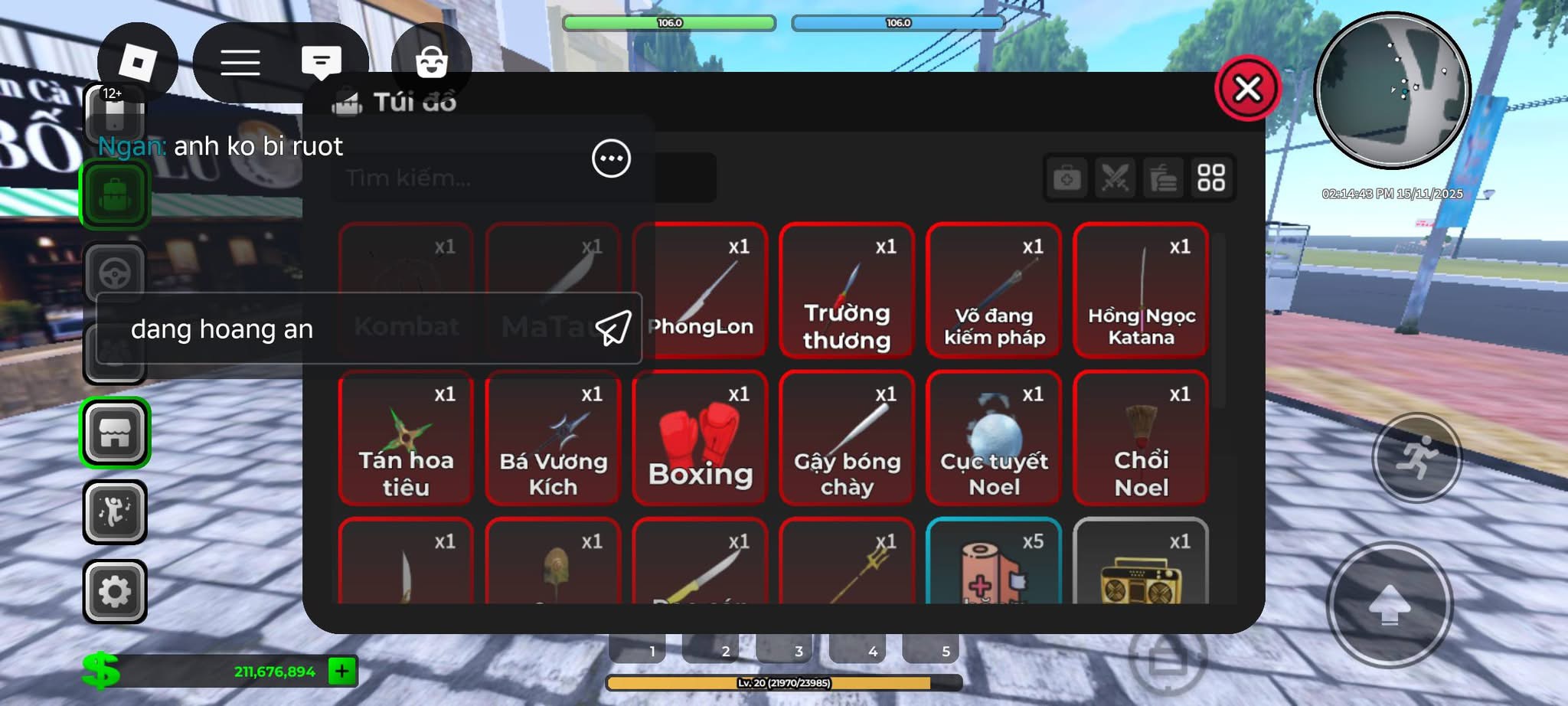Viewport: 1568px width, 706px height.
Task: Select the Gậy bóng chày bat slot
Action: pos(846,438)
